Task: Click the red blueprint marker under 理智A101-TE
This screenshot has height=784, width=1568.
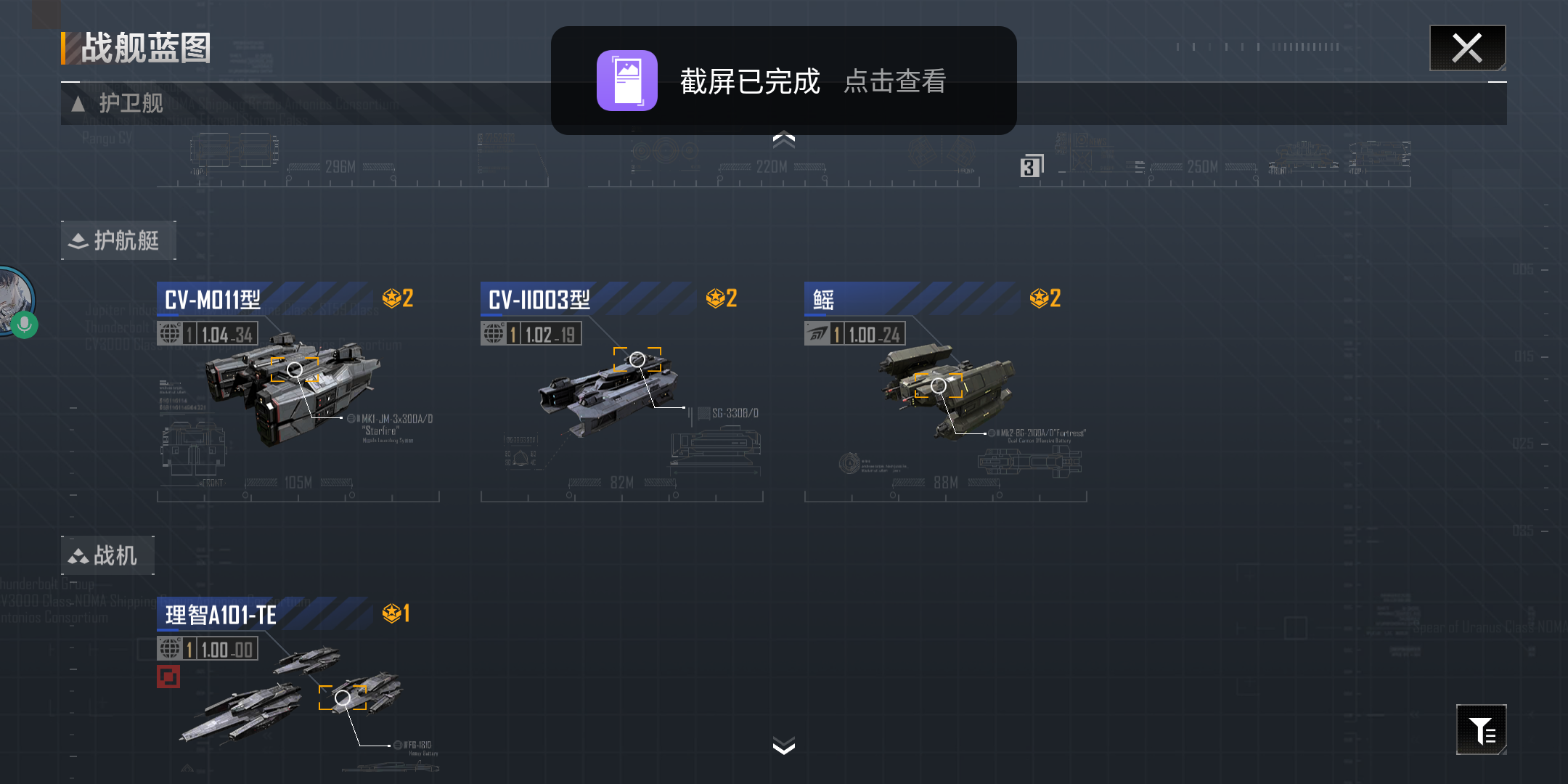Action: coord(168,675)
